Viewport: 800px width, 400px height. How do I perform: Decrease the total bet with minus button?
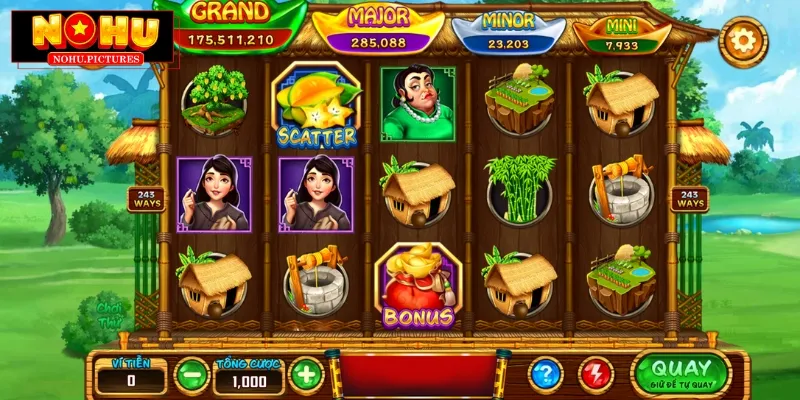(190, 375)
